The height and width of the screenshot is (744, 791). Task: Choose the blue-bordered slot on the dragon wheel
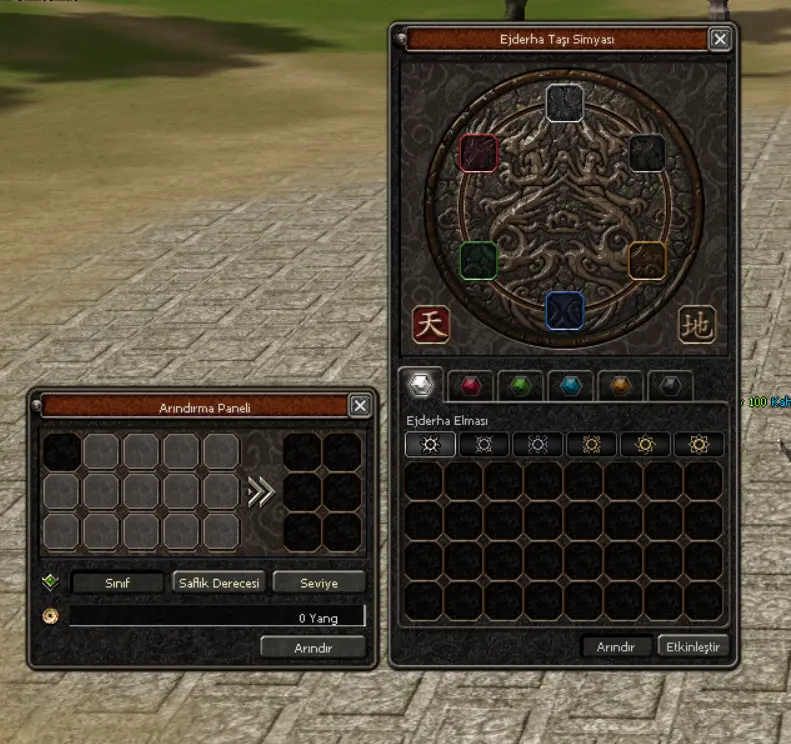565,311
